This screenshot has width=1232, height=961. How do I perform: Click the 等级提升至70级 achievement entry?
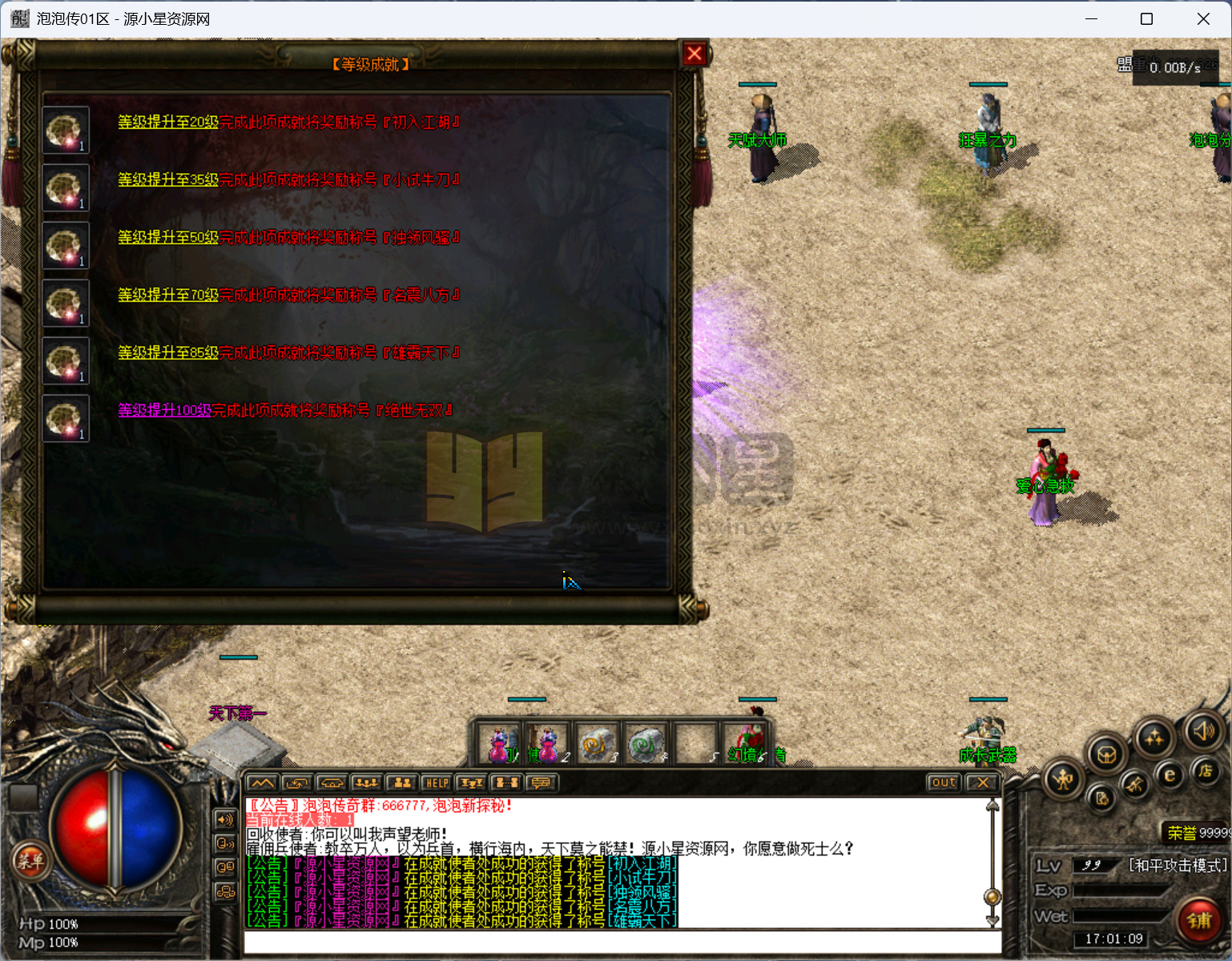(168, 296)
